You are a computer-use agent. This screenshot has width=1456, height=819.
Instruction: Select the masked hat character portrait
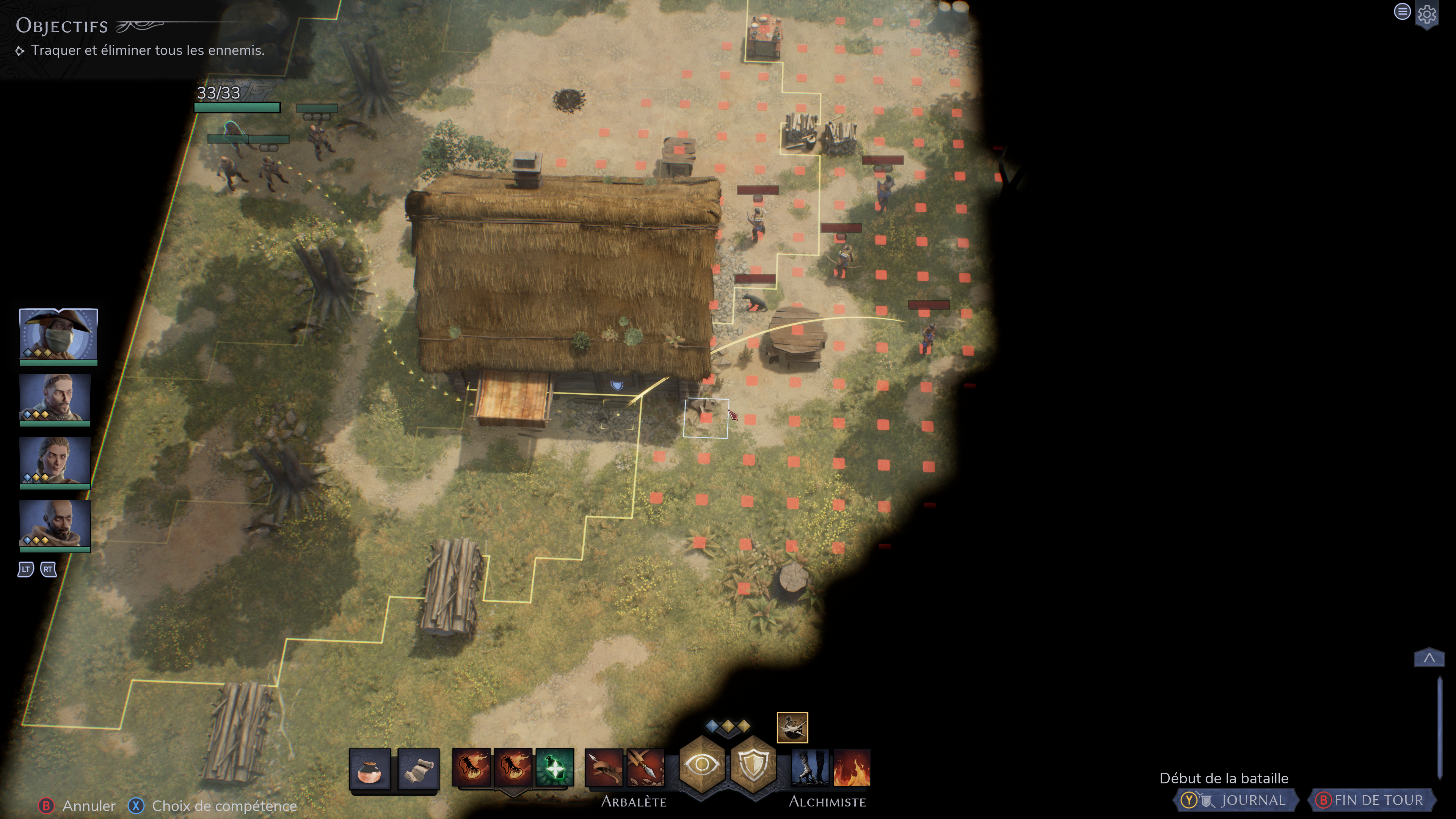pyautogui.click(x=58, y=334)
